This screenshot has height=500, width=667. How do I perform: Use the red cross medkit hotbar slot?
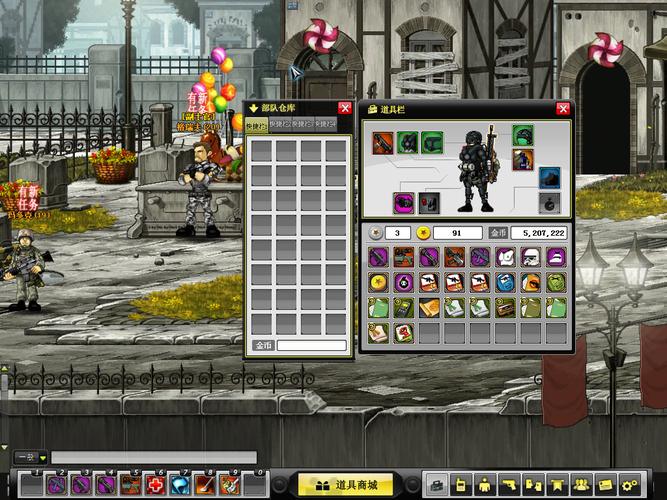pos(154,485)
